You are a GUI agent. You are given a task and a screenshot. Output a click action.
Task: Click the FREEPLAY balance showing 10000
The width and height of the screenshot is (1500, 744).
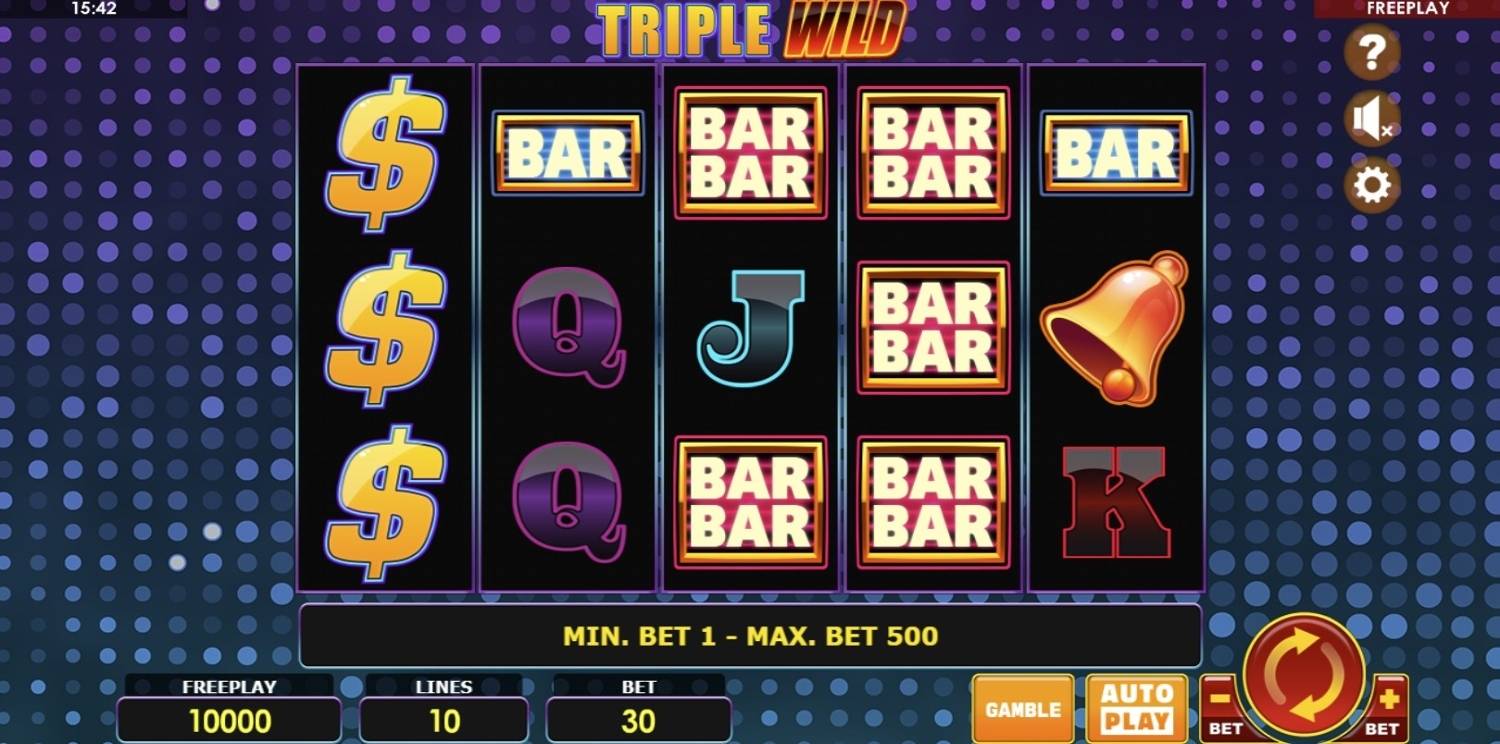coord(228,720)
